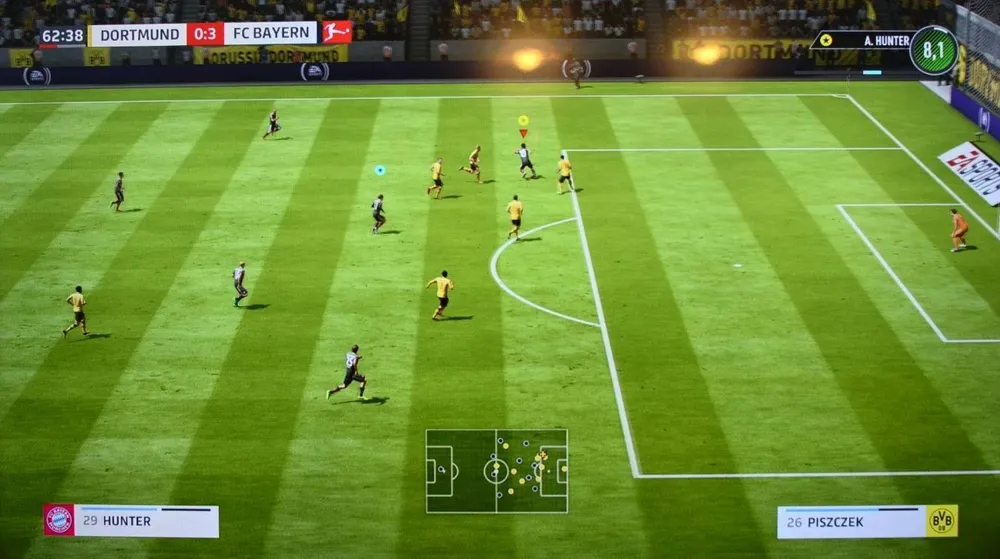The width and height of the screenshot is (1000, 559).
Task: Click the Bayern Munich club crest
Action: pos(59,520)
